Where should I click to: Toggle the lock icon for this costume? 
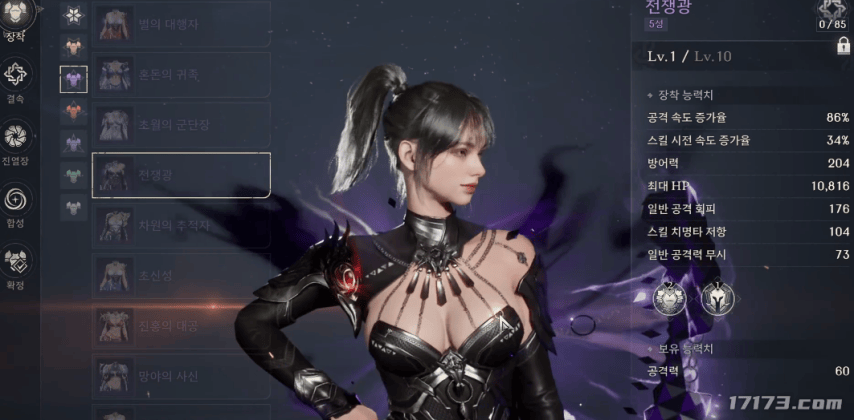[x=839, y=47]
